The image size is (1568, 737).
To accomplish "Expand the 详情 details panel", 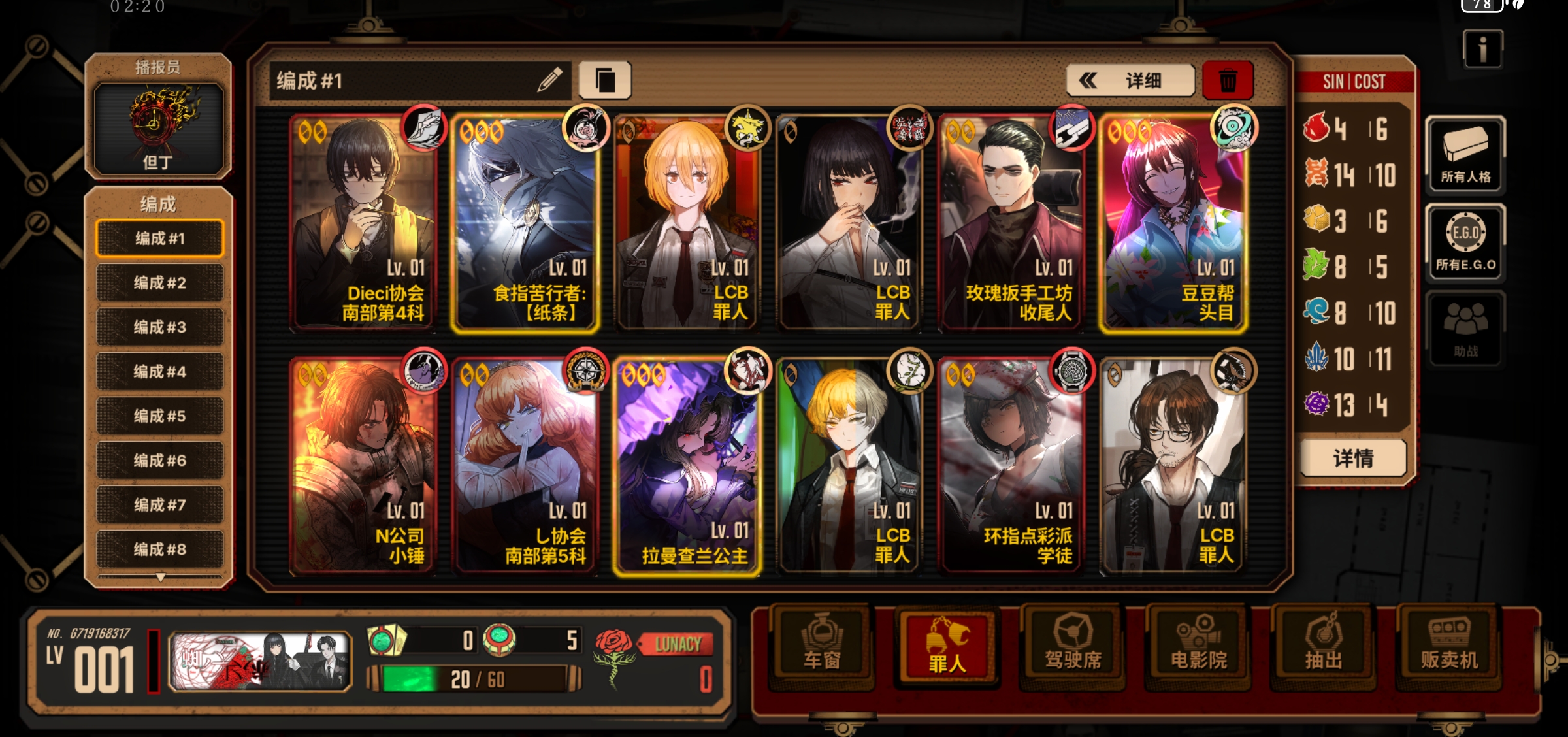I will pyautogui.click(x=1352, y=459).
